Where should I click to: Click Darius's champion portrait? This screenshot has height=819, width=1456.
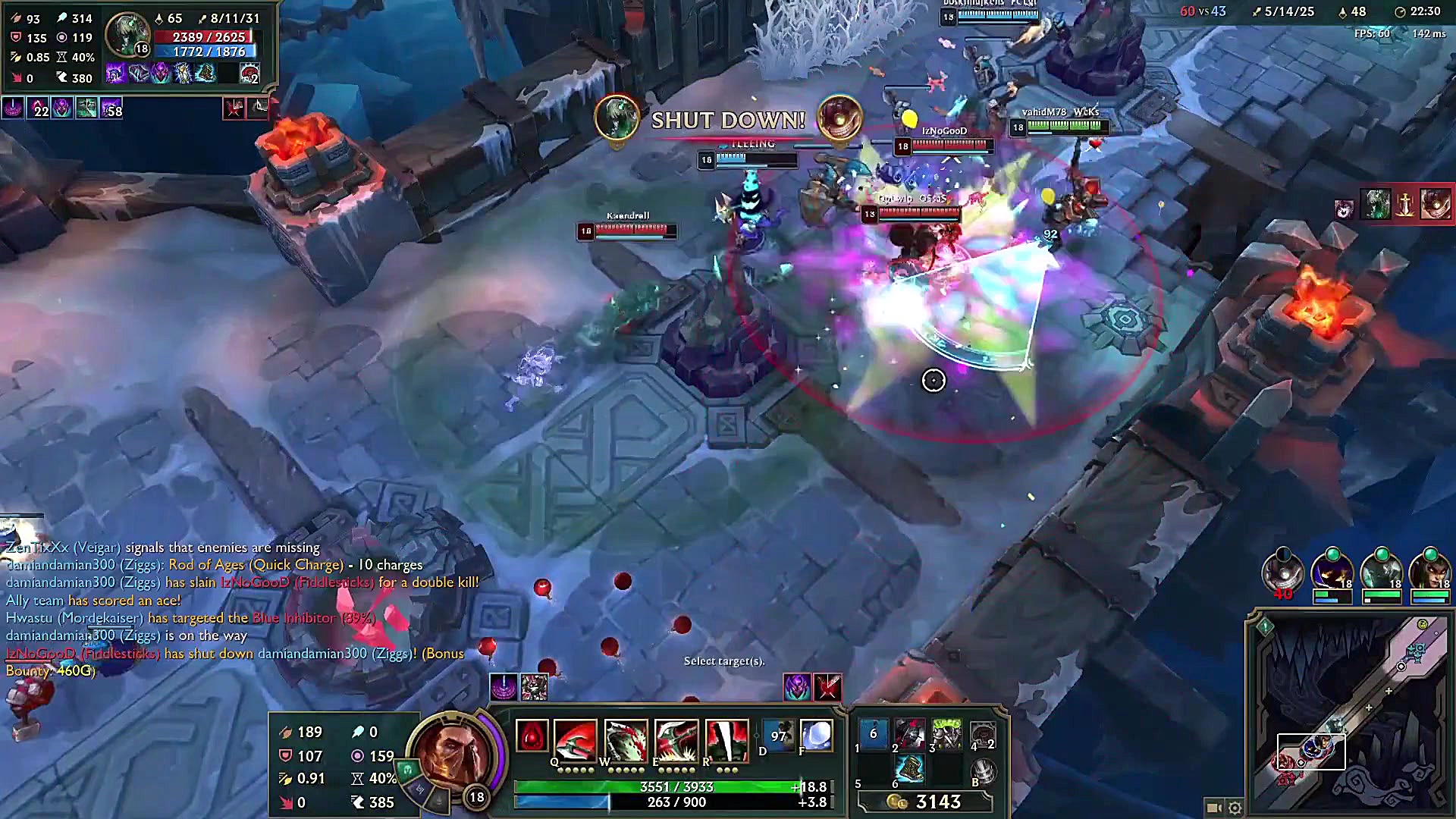pos(453,755)
